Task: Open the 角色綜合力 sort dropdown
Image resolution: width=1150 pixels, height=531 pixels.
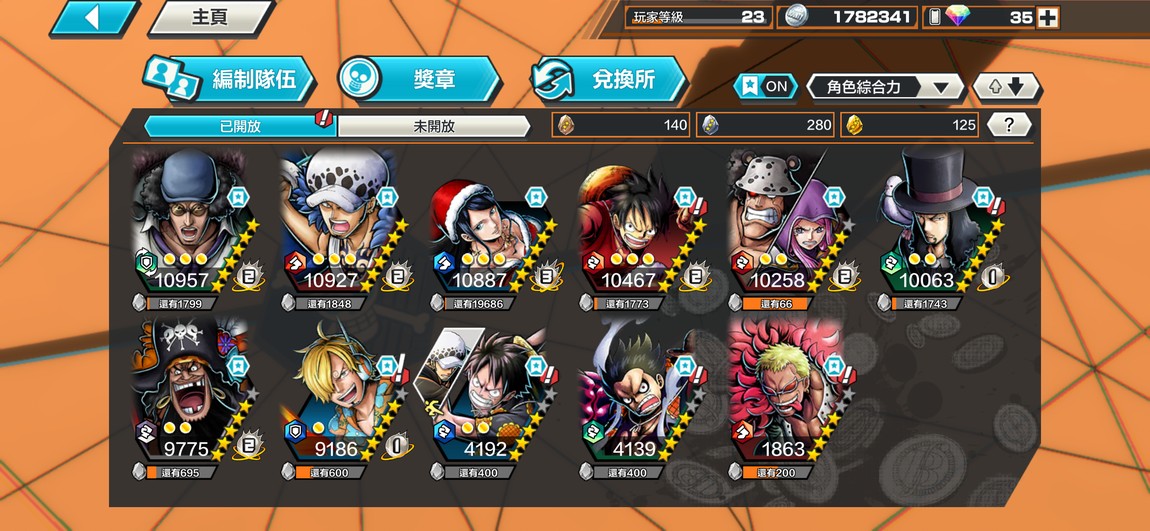Action: pyautogui.click(x=884, y=87)
